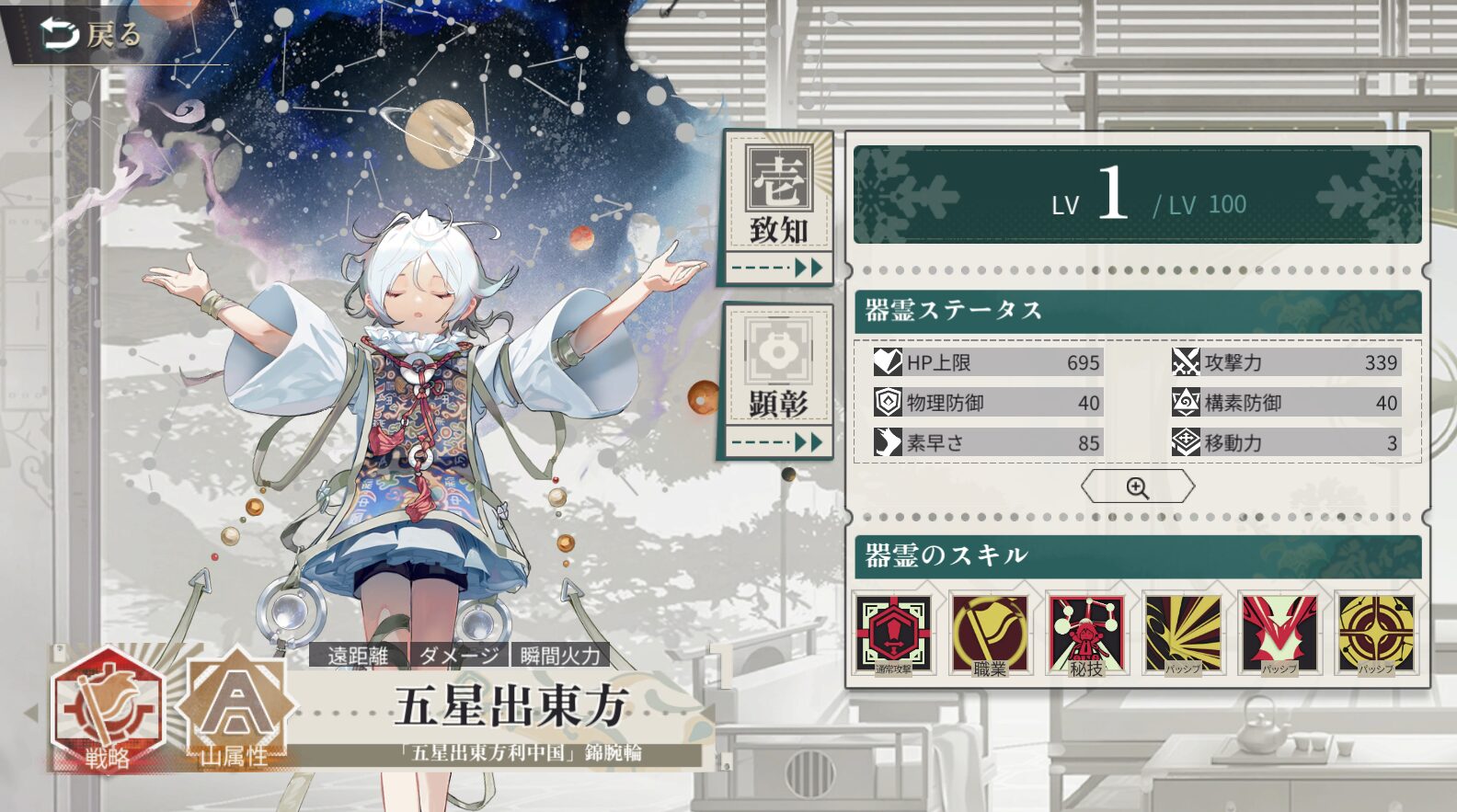
Task: Click the 瞬間火力 tag
Action: 559,656
